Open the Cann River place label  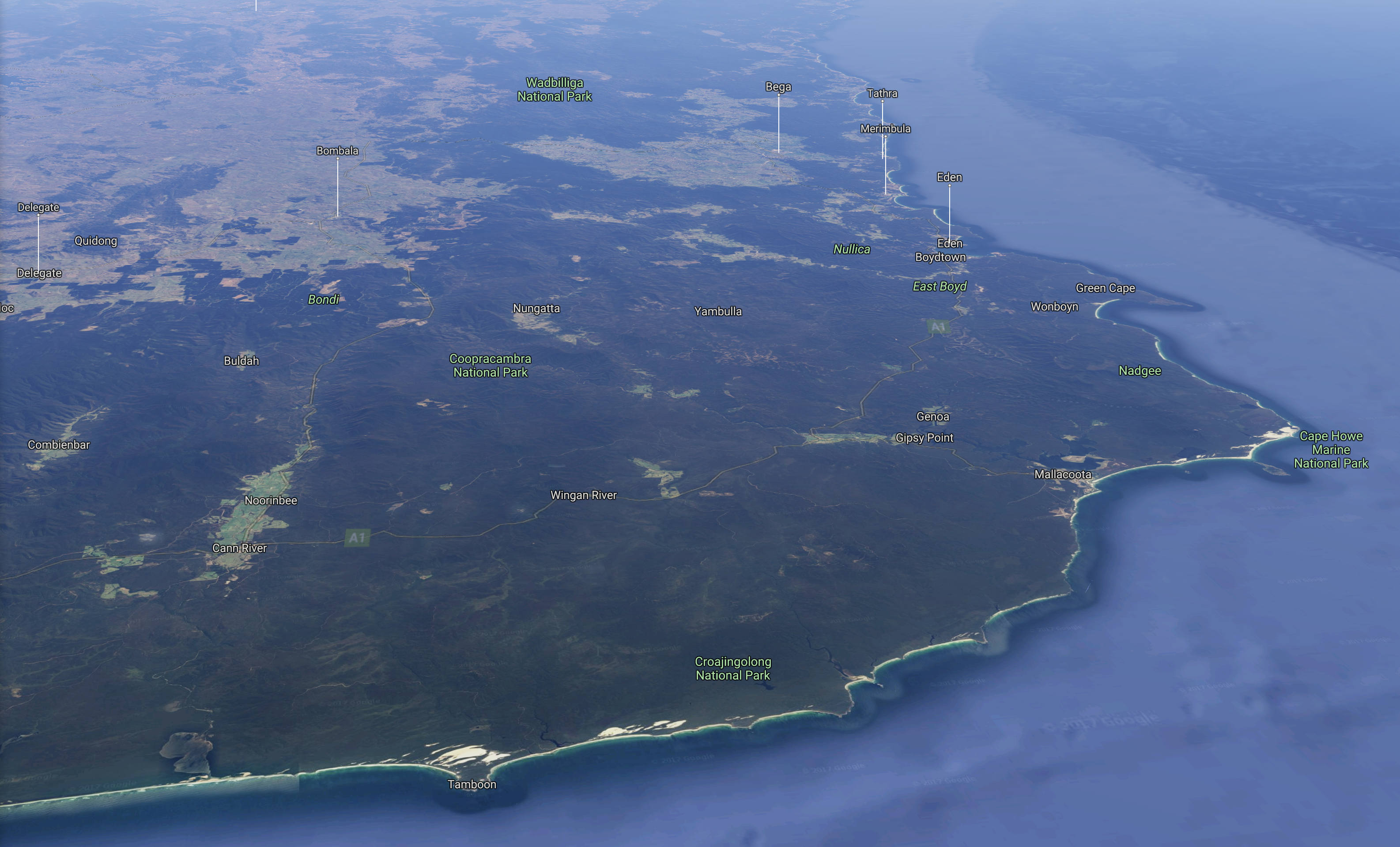click(x=239, y=548)
